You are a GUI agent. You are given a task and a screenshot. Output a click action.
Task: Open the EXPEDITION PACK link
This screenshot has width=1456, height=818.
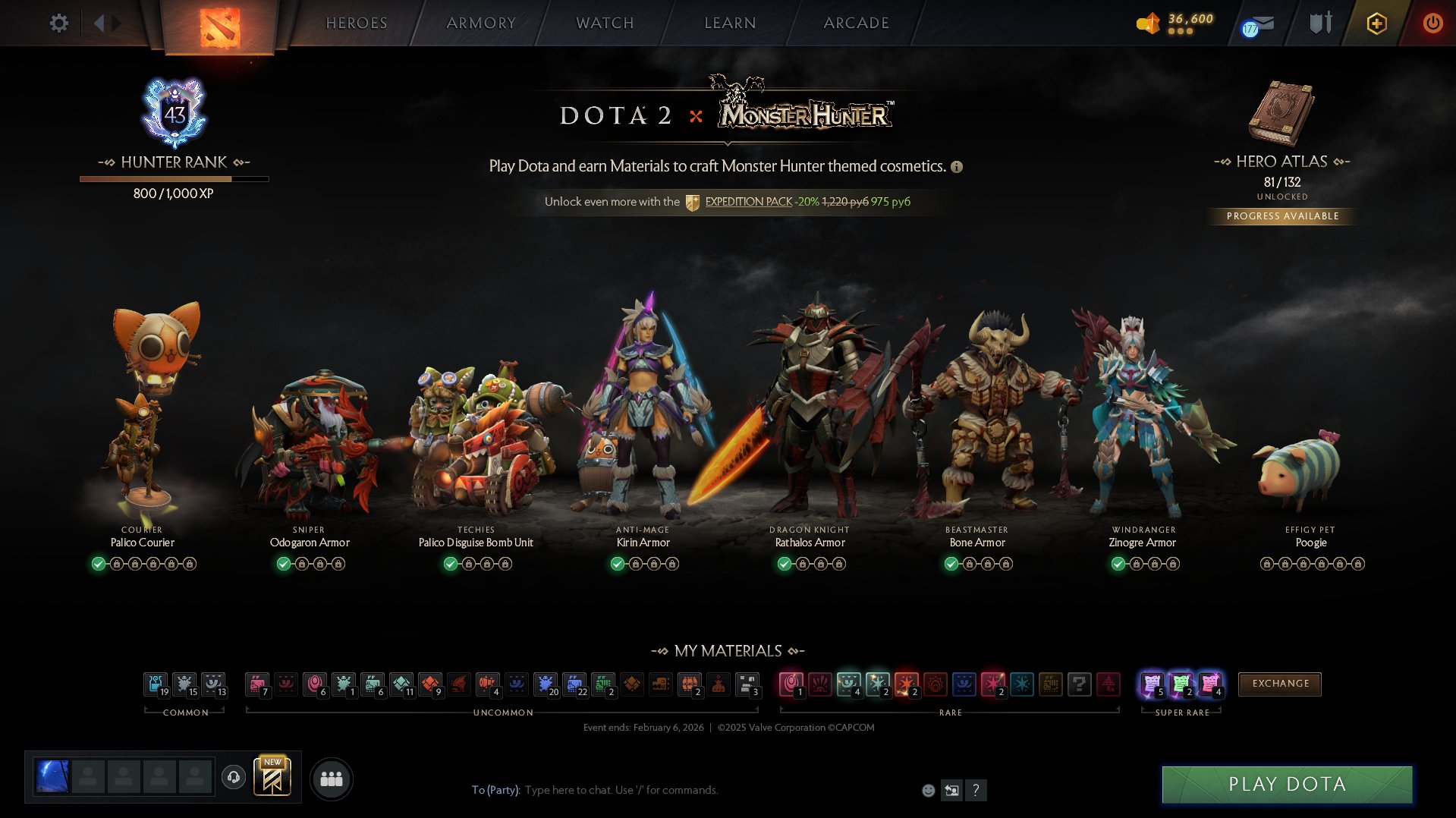[x=747, y=202]
